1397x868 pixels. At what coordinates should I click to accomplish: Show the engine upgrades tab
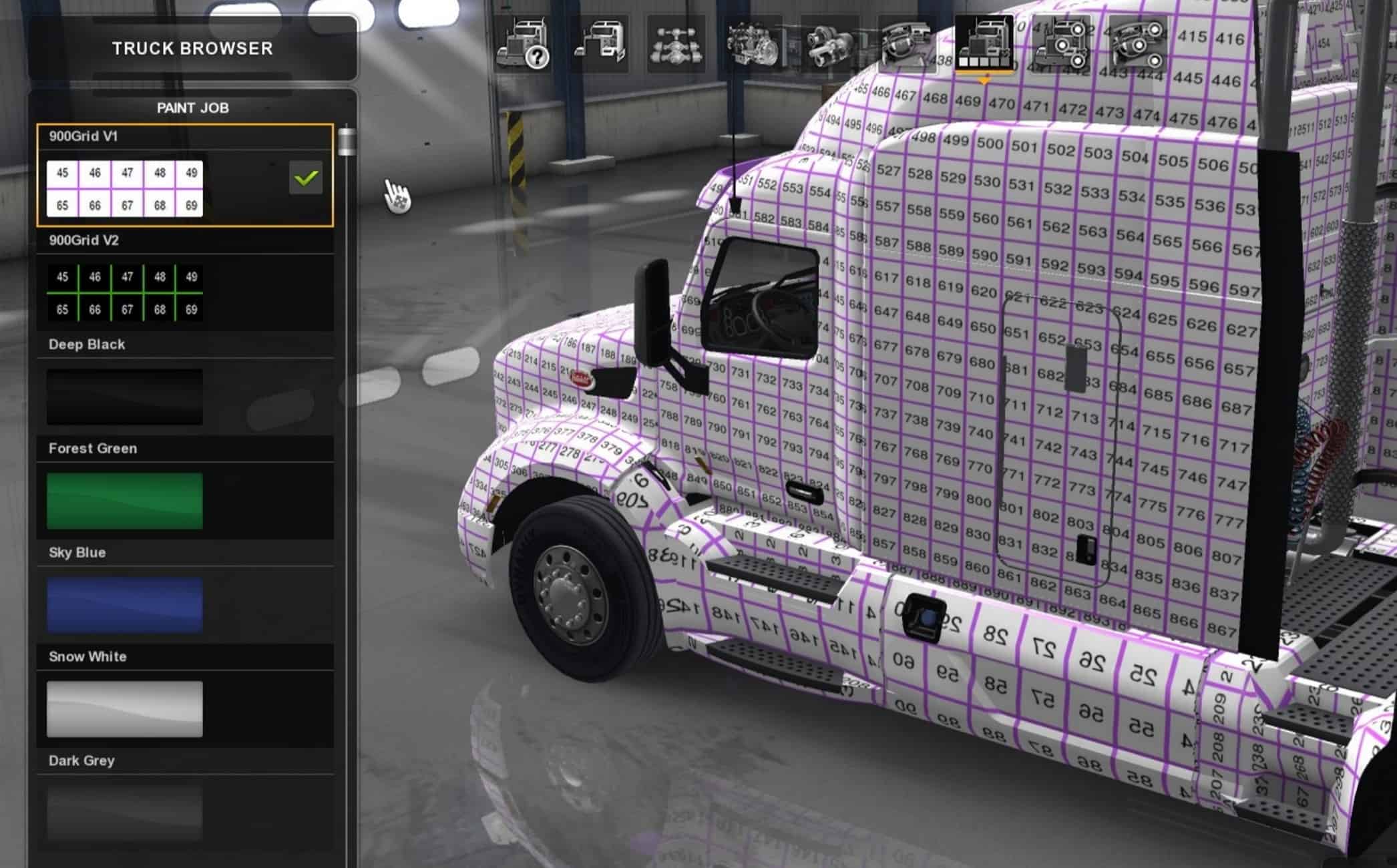(x=753, y=44)
